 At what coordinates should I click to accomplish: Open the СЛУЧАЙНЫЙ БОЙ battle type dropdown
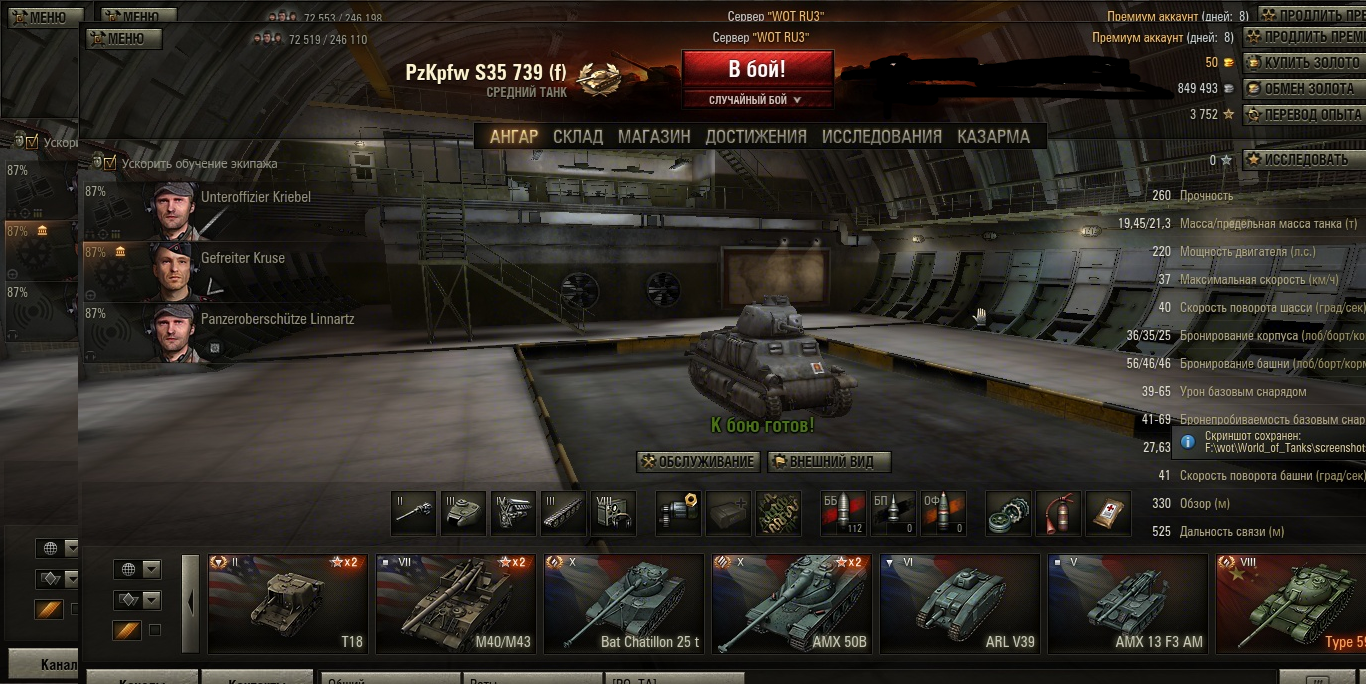[757, 100]
